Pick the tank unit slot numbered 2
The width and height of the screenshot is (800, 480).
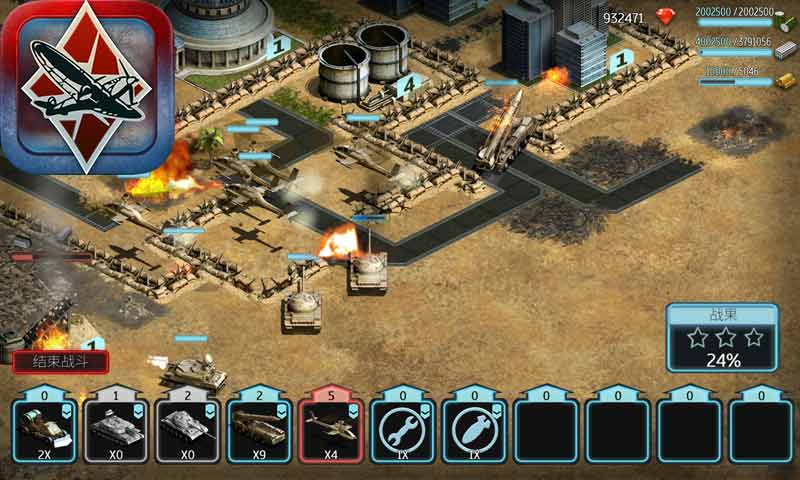pyautogui.click(x=188, y=430)
